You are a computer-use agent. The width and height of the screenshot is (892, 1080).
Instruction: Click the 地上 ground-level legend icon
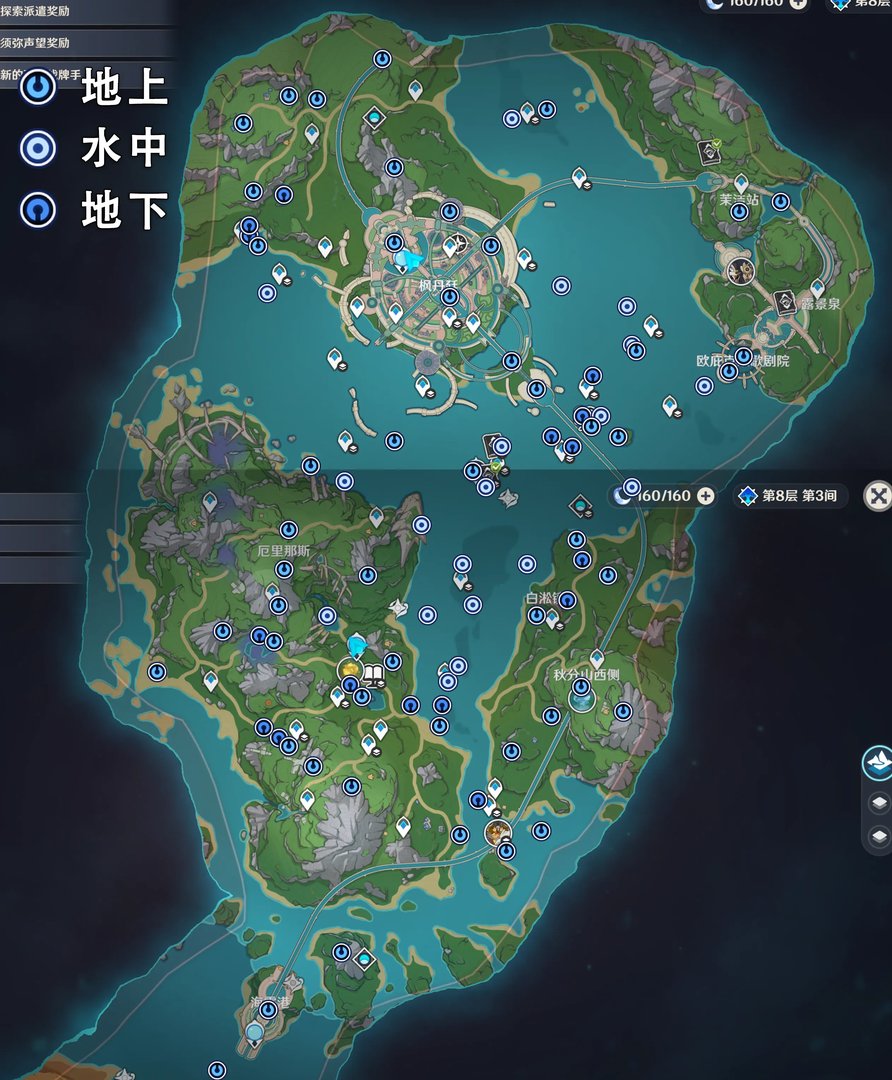pyautogui.click(x=39, y=87)
